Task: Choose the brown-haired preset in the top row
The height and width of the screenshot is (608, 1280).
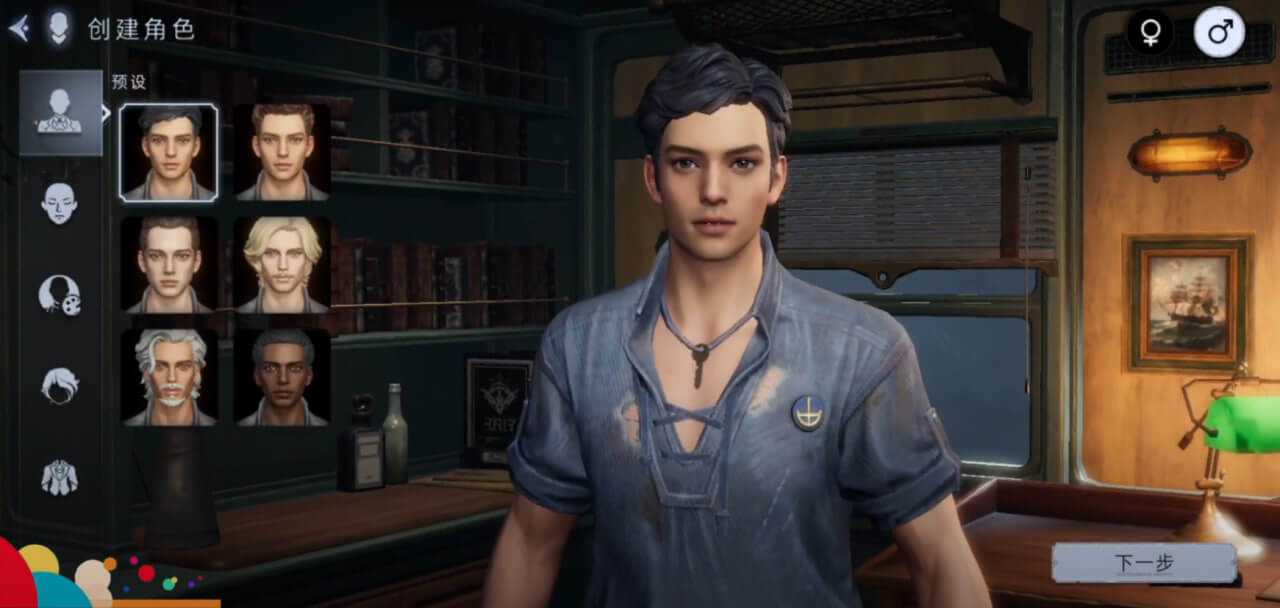Action: click(x=283, y=153)
